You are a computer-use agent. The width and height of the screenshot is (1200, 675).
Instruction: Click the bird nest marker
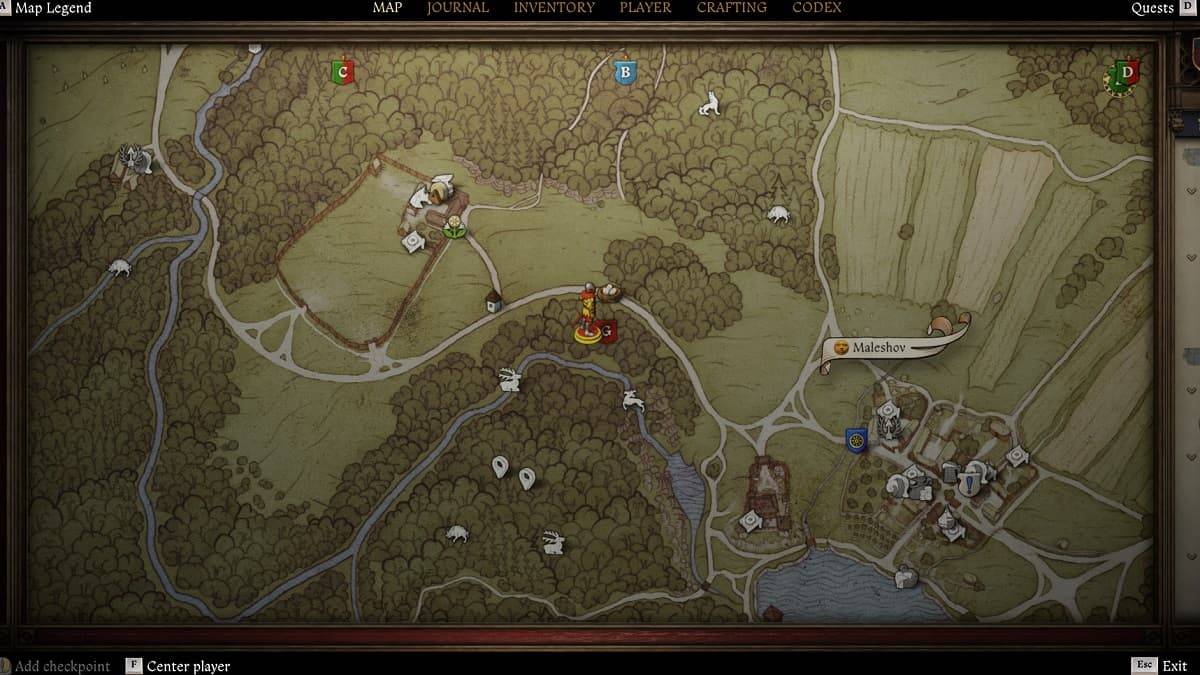tap(609, 294)
